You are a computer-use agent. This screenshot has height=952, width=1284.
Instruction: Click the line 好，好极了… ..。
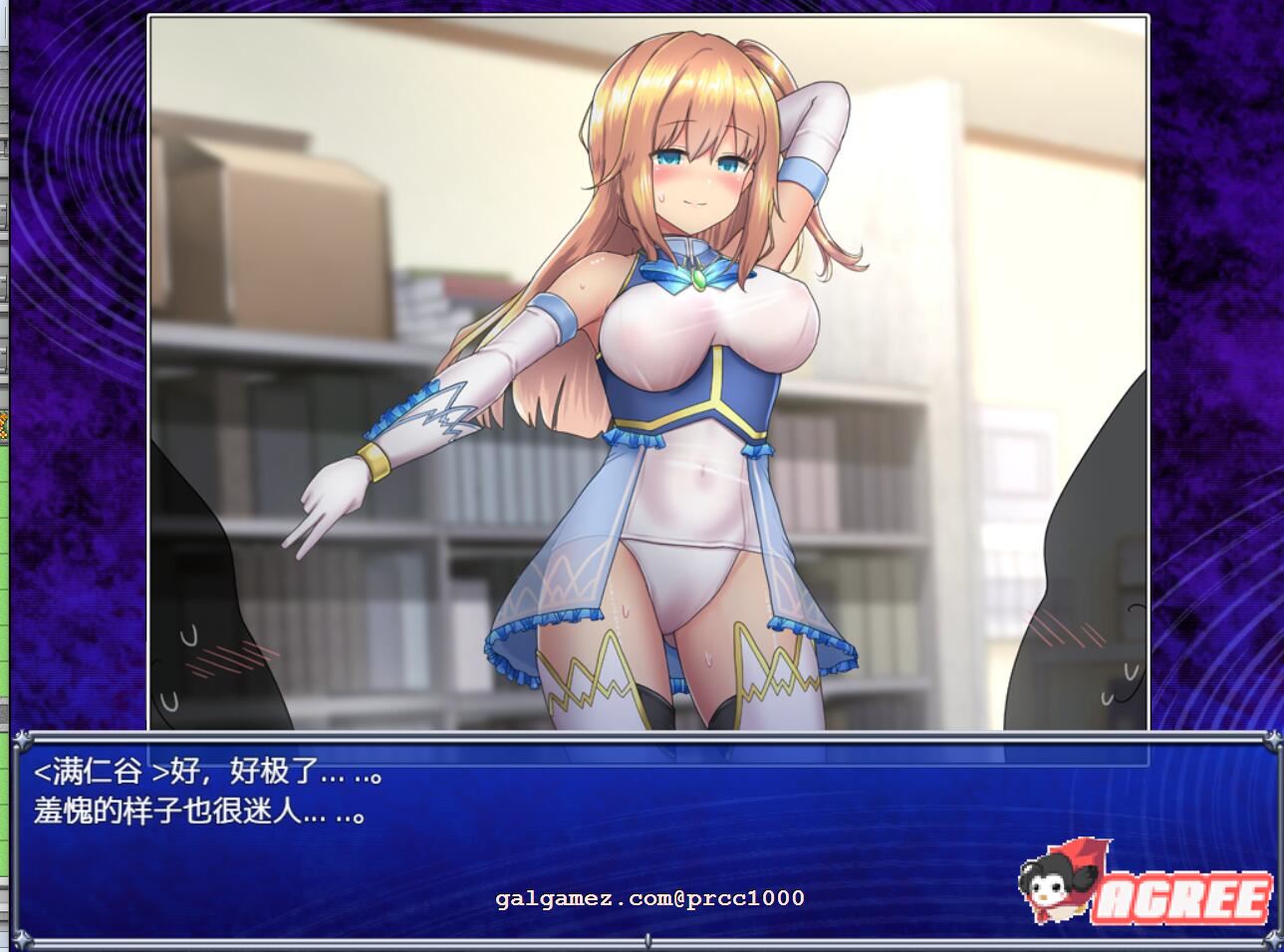[x=269, y=768]
